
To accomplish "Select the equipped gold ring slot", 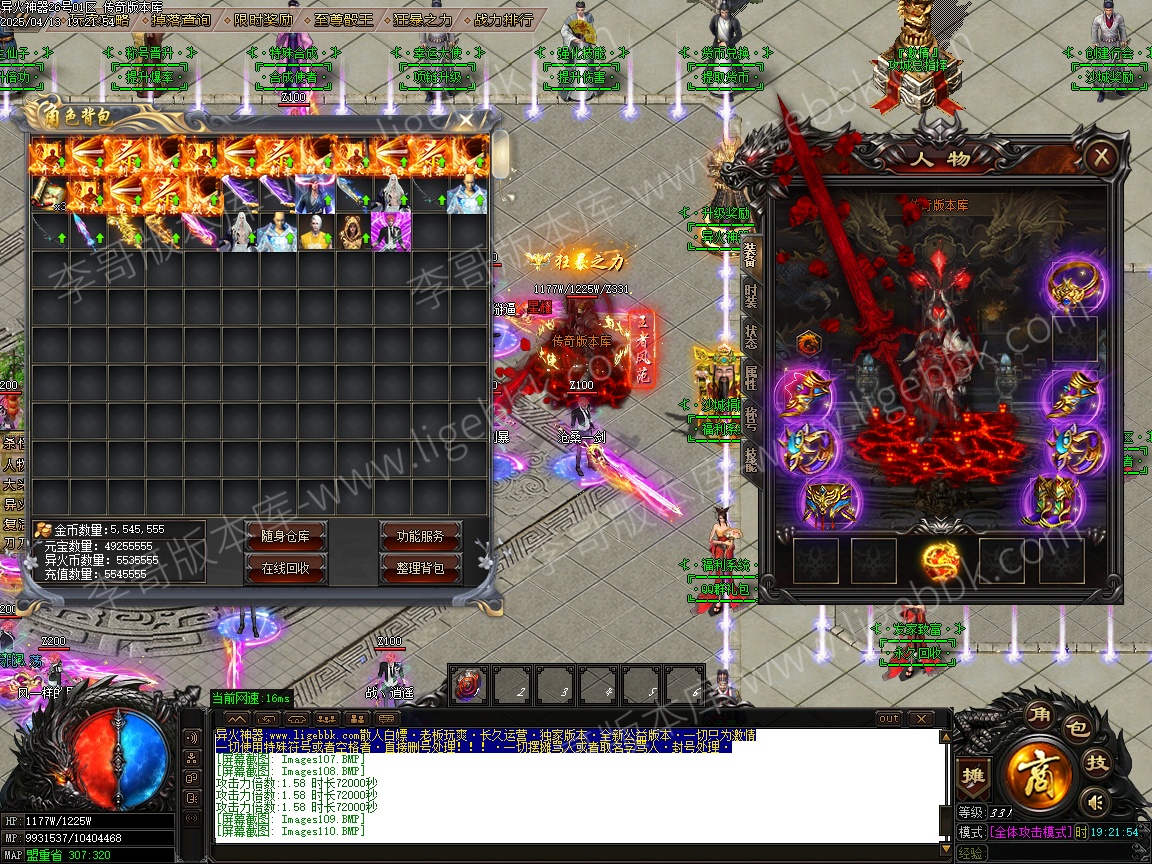I will (1073, 285).
